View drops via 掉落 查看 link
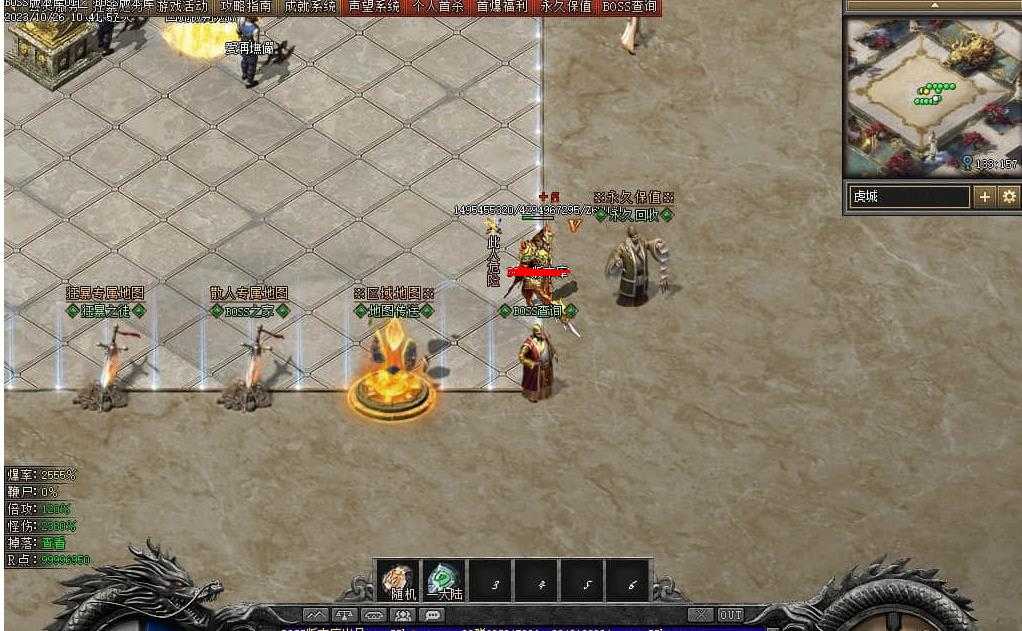This screenshot has width=1022, height=631. [x=53, y=543]
